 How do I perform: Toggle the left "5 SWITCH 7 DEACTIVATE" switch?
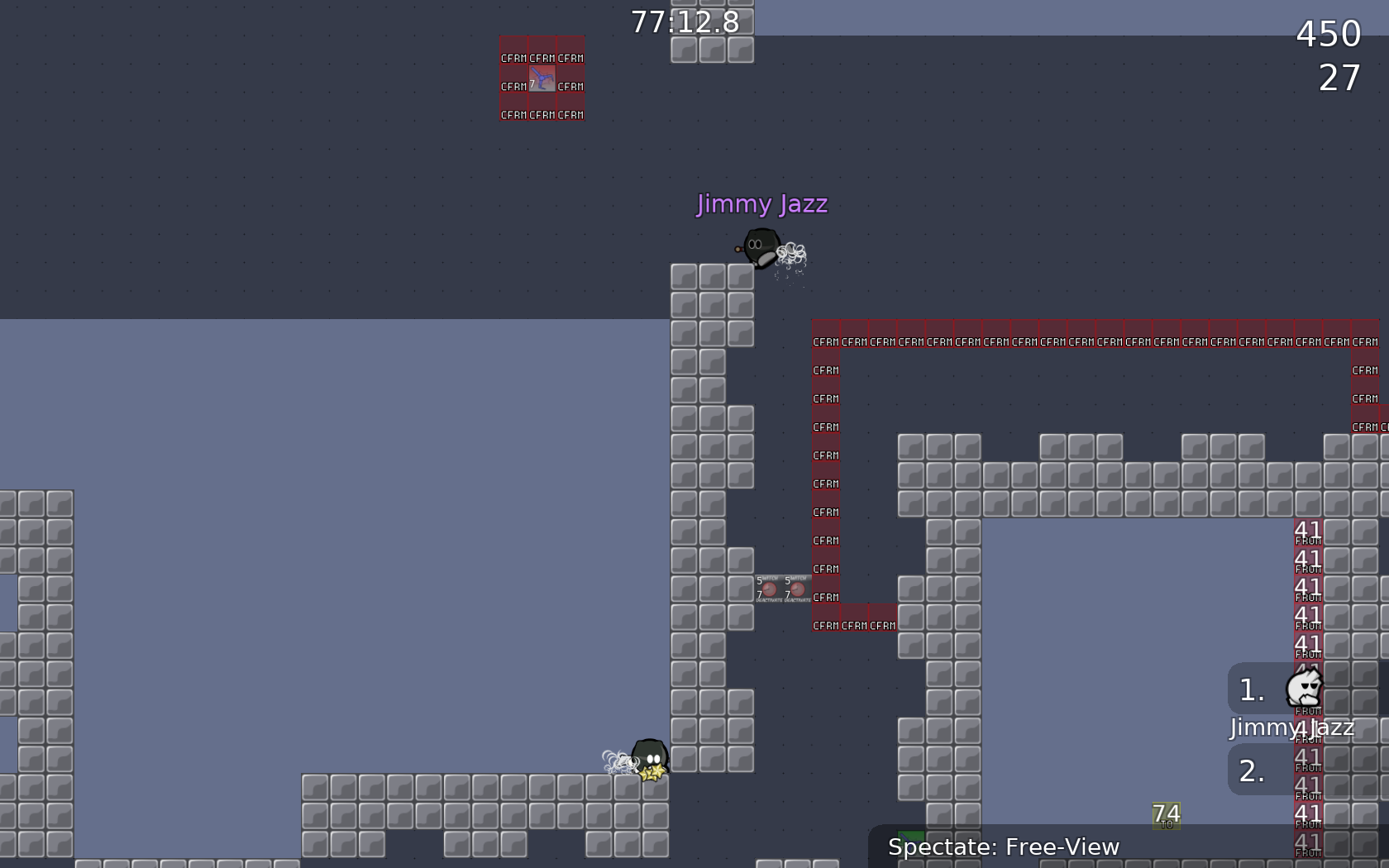pos(767,589)
